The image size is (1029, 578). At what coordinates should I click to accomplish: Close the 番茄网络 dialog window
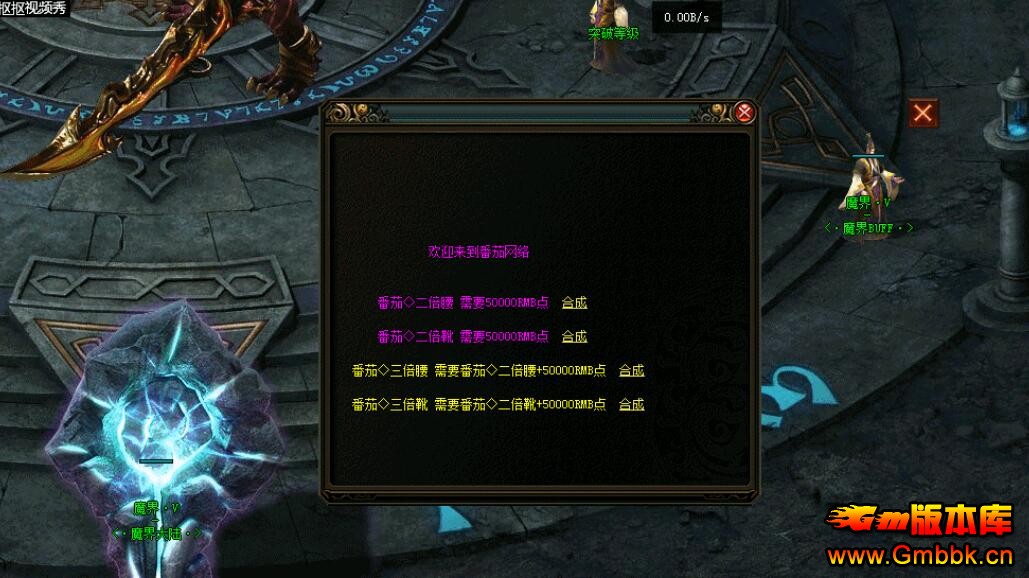tap(744, 113)
